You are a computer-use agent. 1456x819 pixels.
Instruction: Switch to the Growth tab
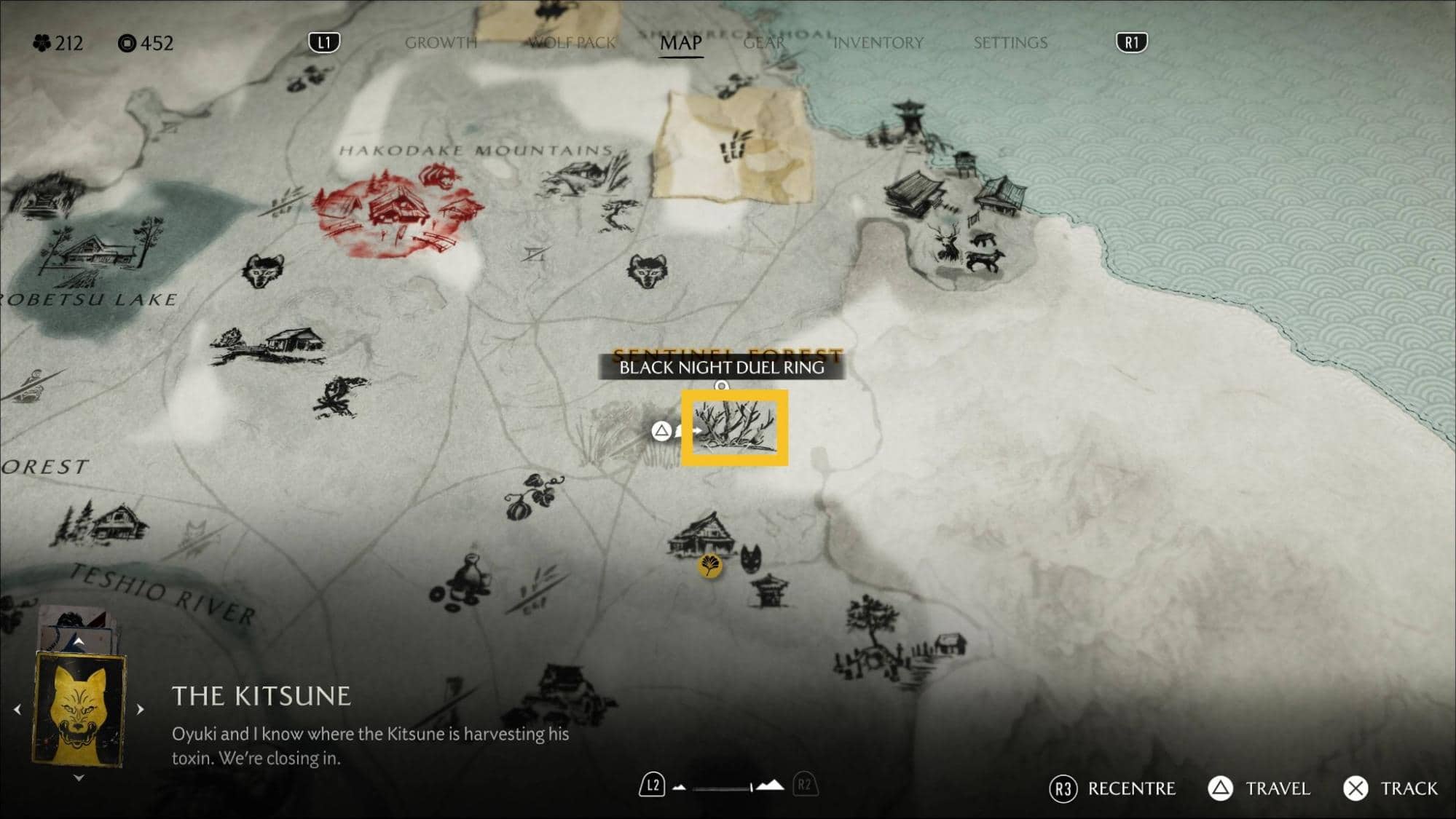point(441,43)
